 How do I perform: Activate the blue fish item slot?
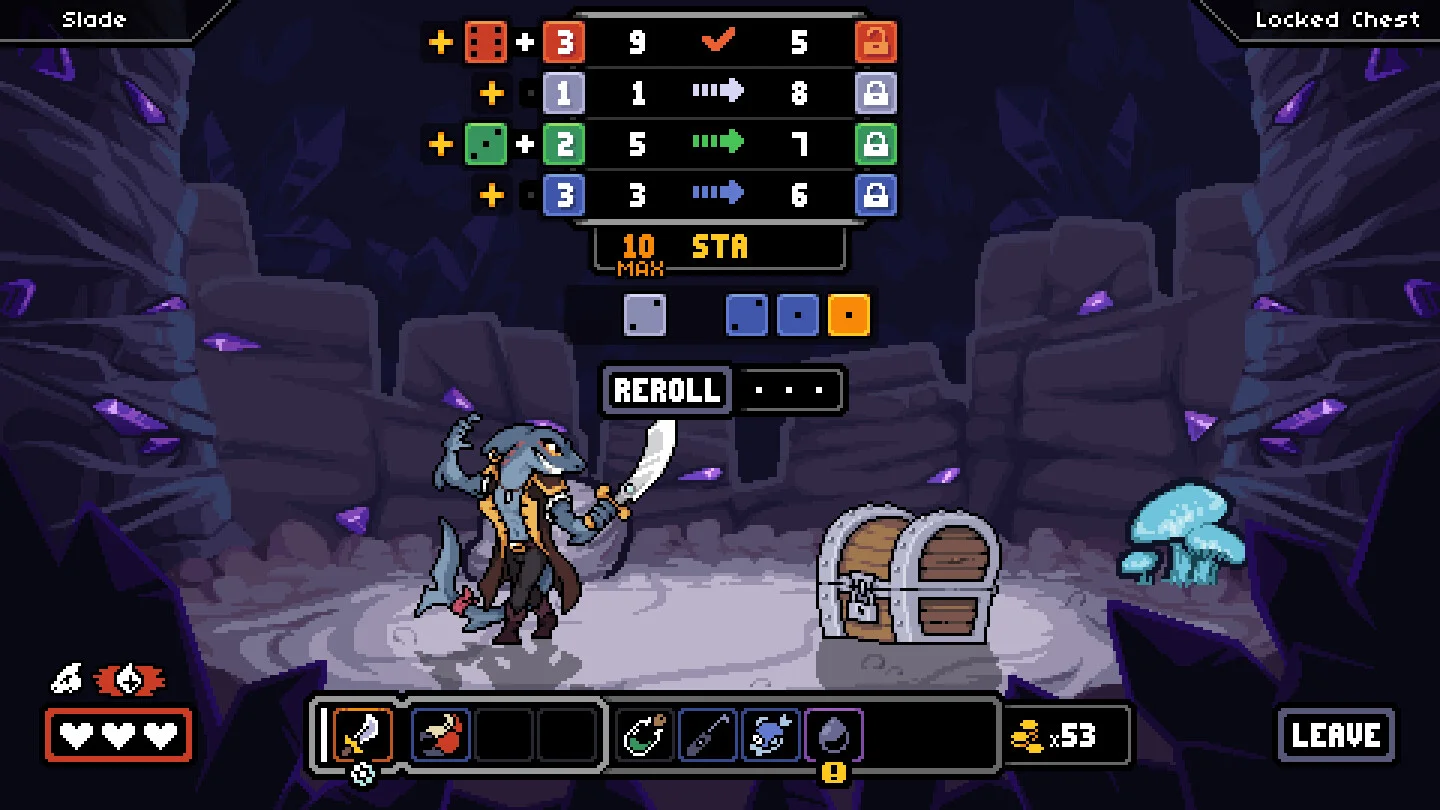(x=771, y=735)
